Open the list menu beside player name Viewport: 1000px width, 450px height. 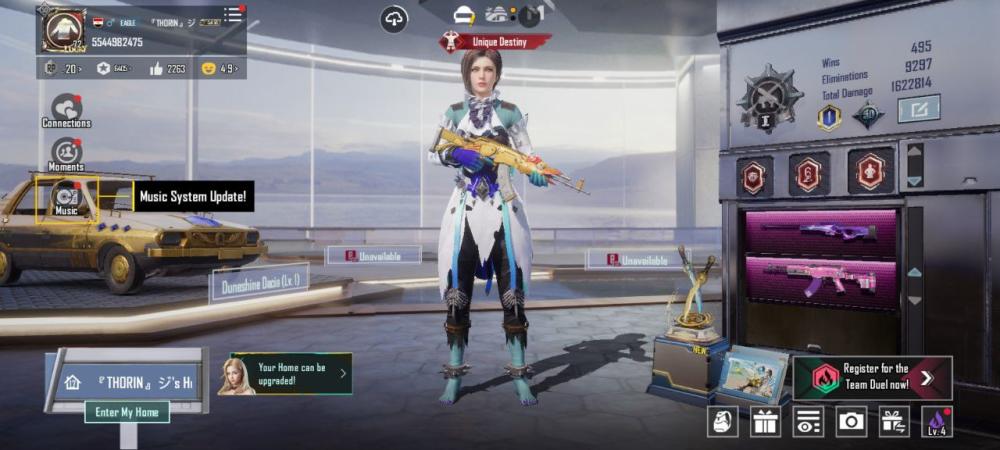232,14
